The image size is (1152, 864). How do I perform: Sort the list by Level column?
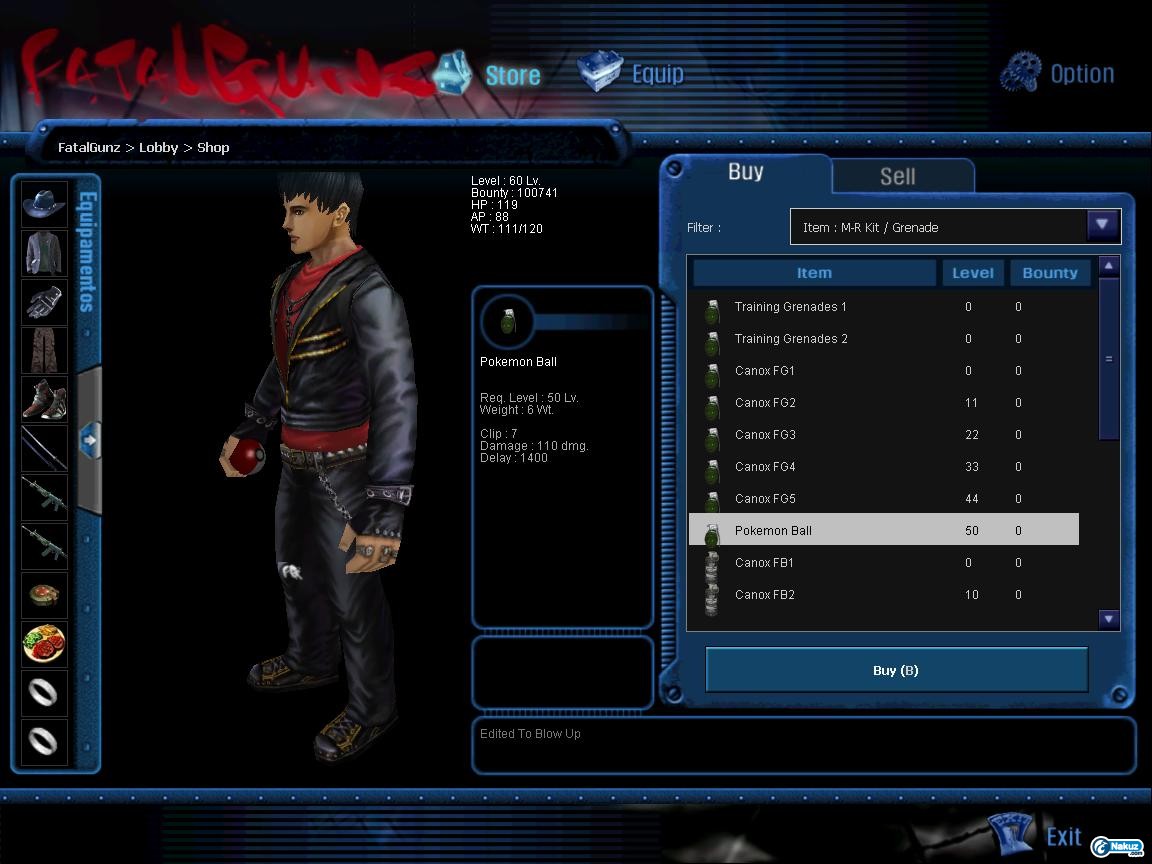tap(972, 273)
